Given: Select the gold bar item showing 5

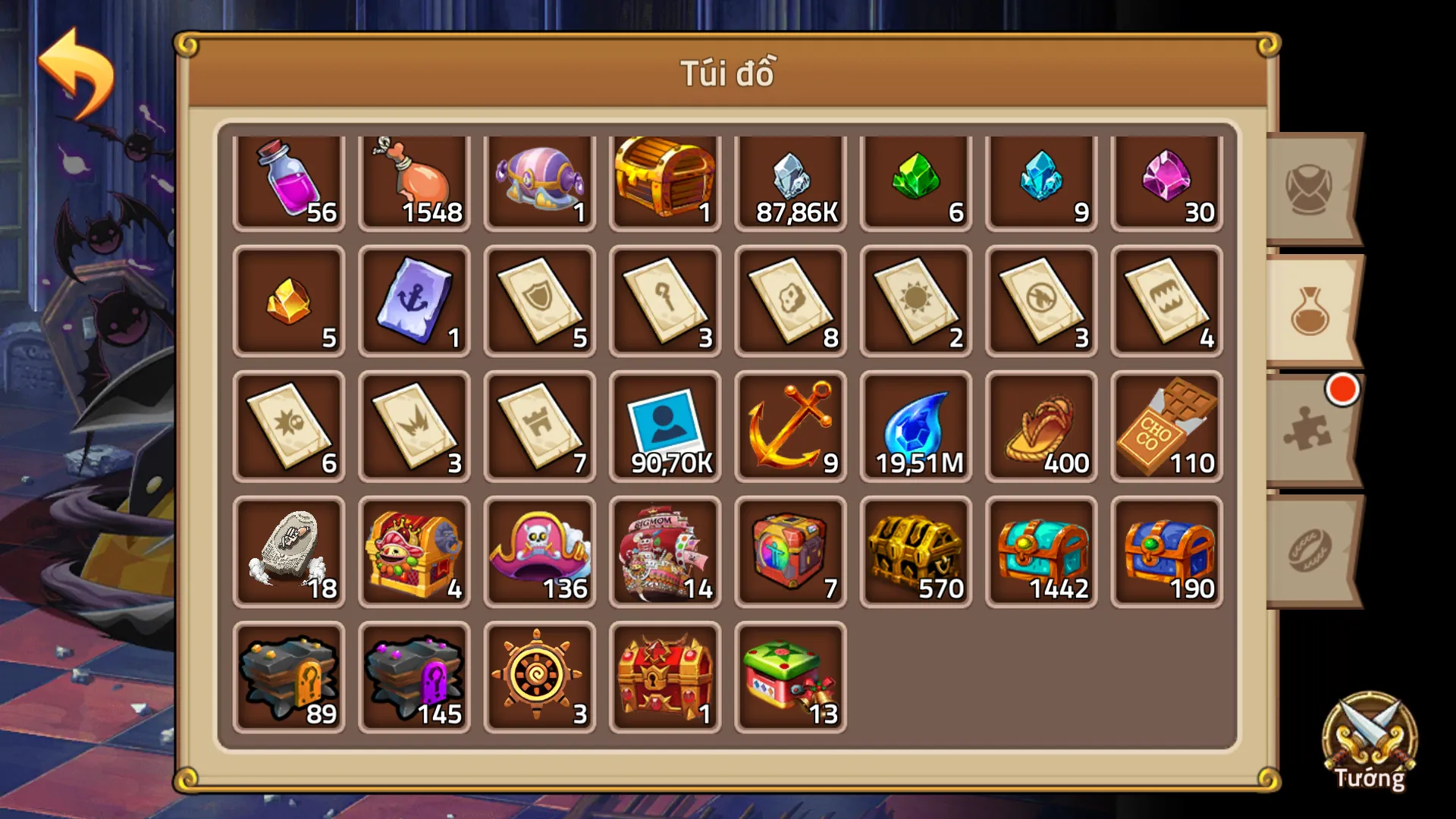Looking at the screenshot, I should click(x=289, y=303).
